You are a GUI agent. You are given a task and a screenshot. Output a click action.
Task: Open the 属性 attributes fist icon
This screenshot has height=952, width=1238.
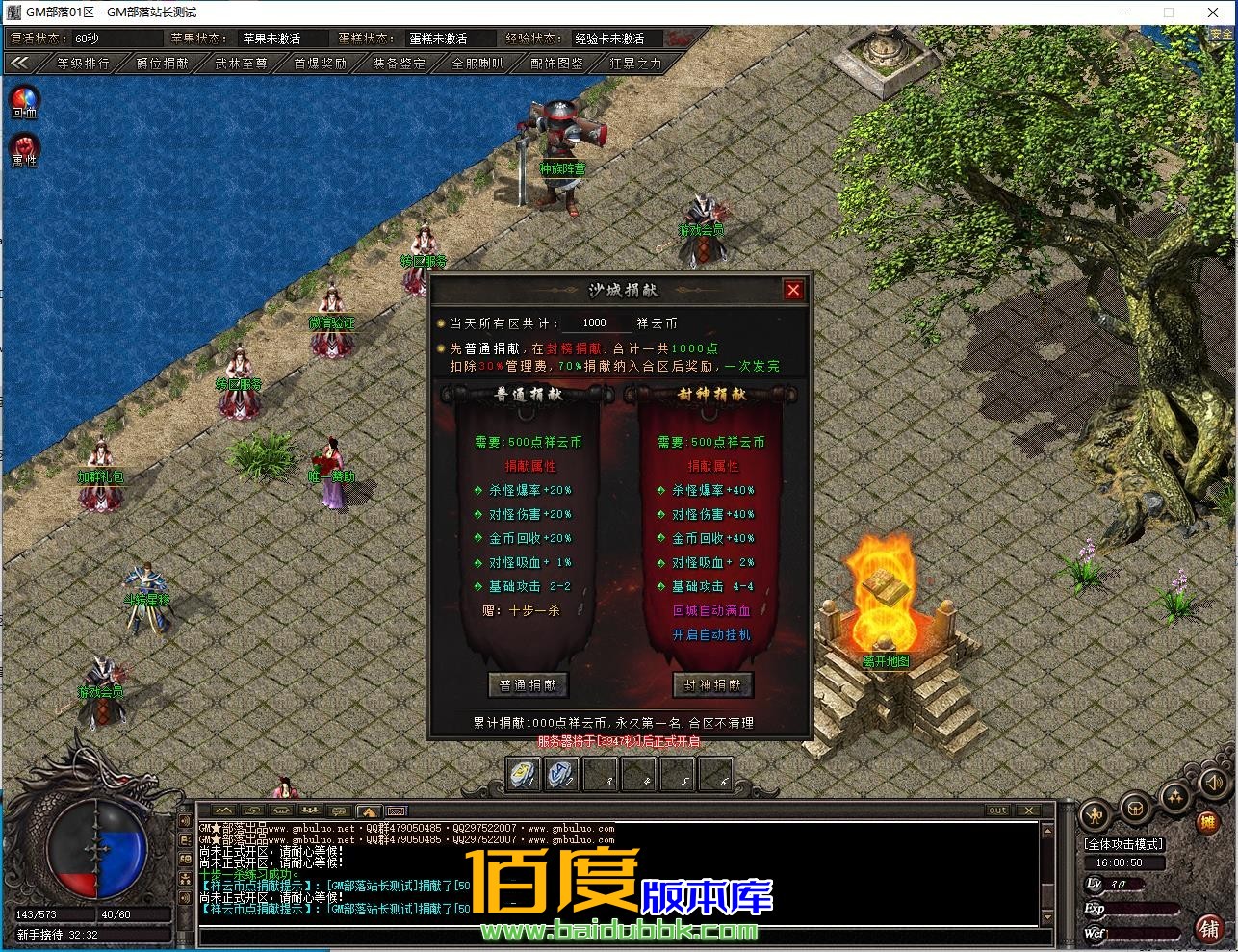pyautogui.click(x=24, y=148)
